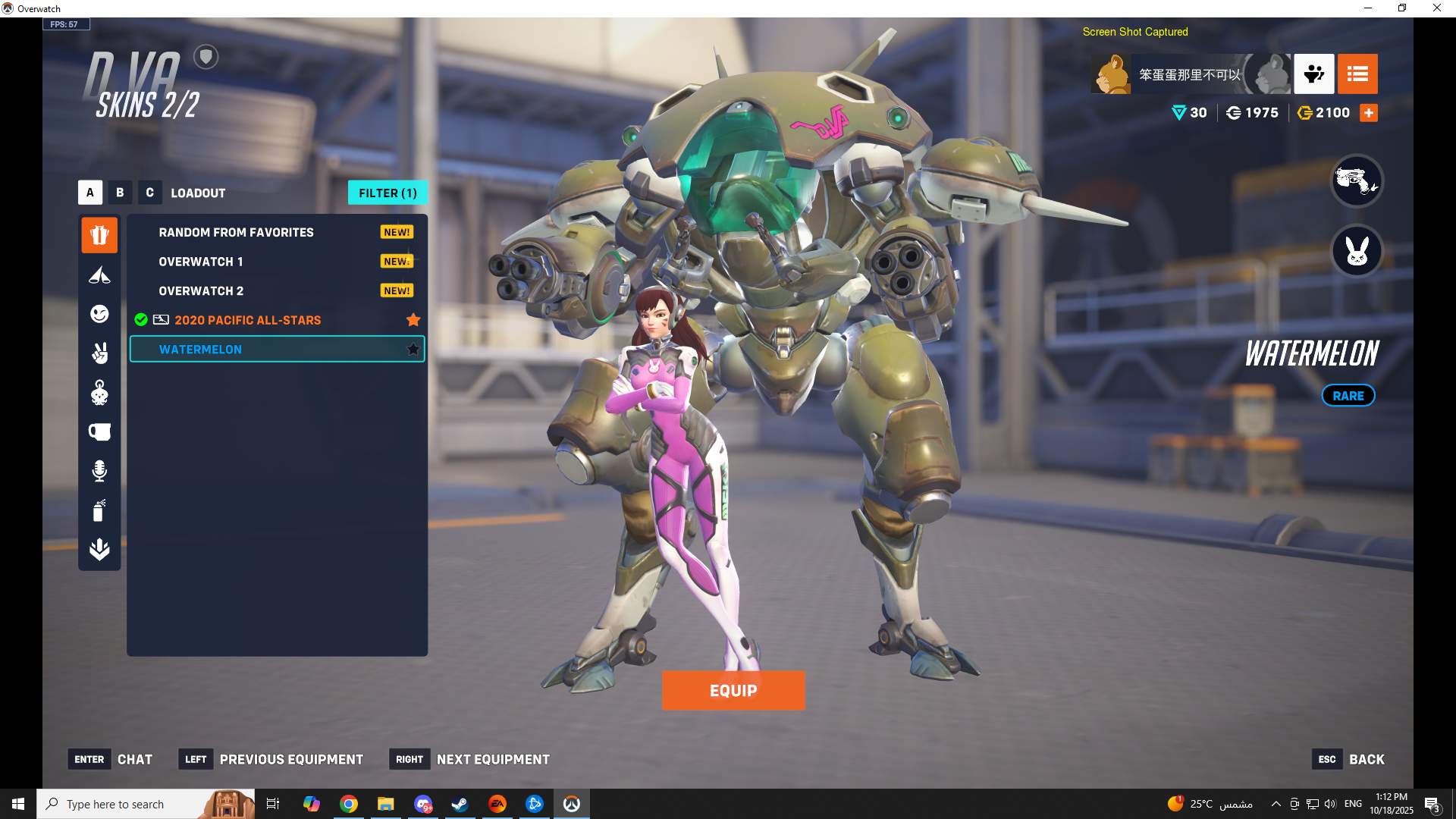The height and width of the screenshot is (819, 1456).
Task: Switch to loadout C
Action: click(149, 193)
